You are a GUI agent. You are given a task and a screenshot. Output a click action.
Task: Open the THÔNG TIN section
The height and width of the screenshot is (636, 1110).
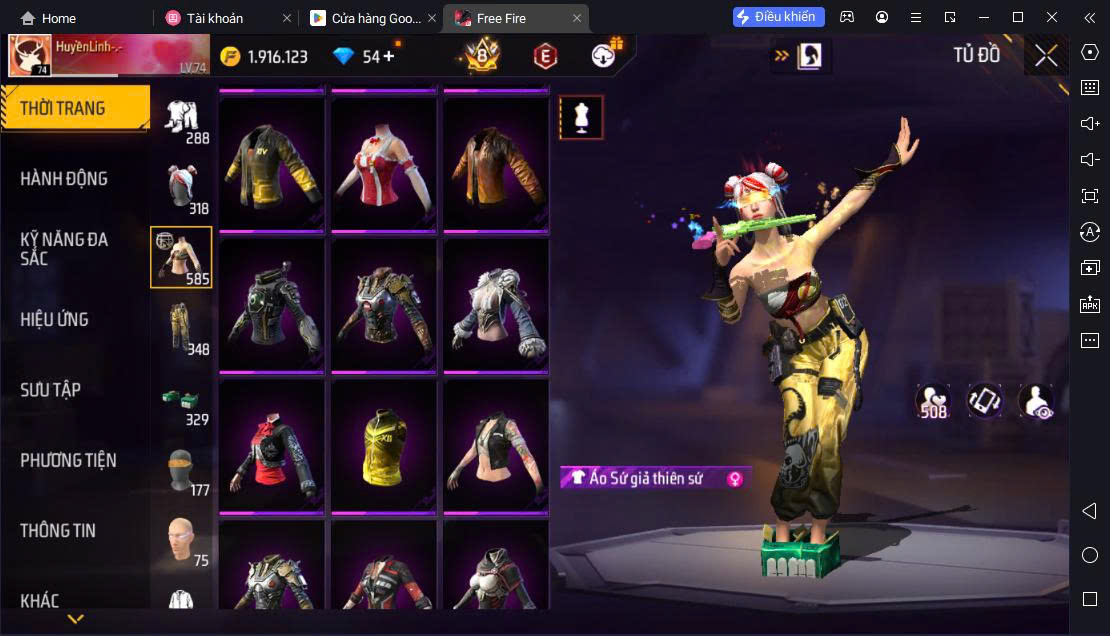point(58,531)
